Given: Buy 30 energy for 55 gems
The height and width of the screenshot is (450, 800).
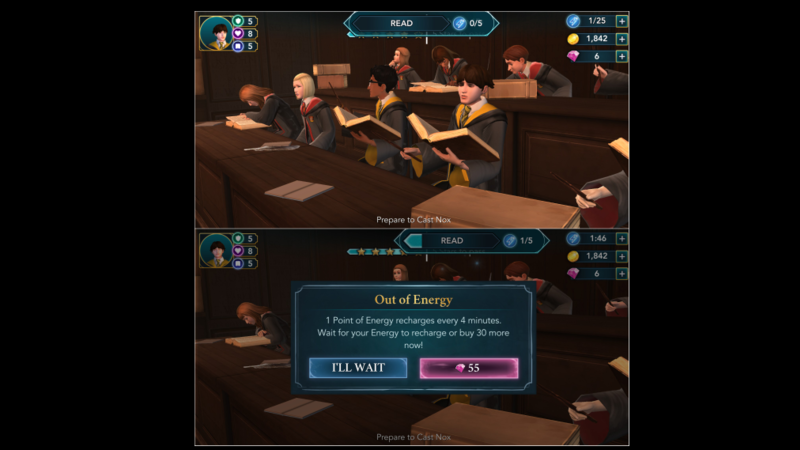Looking at the screenshot, I should [468, 367].
